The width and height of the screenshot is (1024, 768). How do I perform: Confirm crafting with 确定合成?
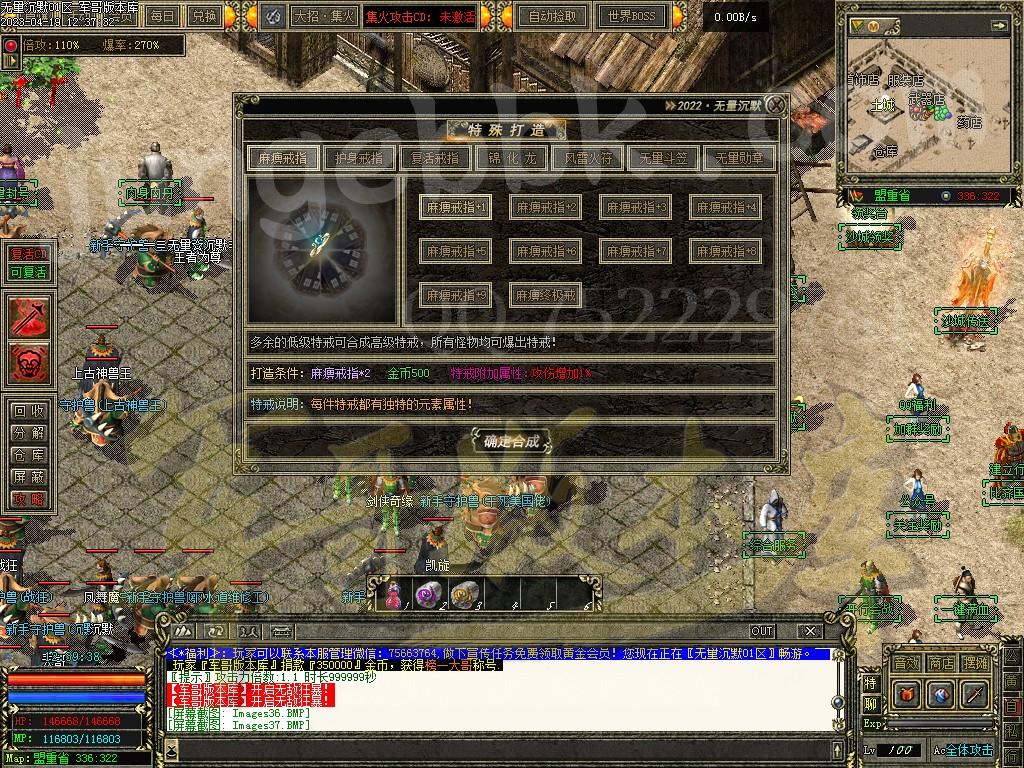511,440
